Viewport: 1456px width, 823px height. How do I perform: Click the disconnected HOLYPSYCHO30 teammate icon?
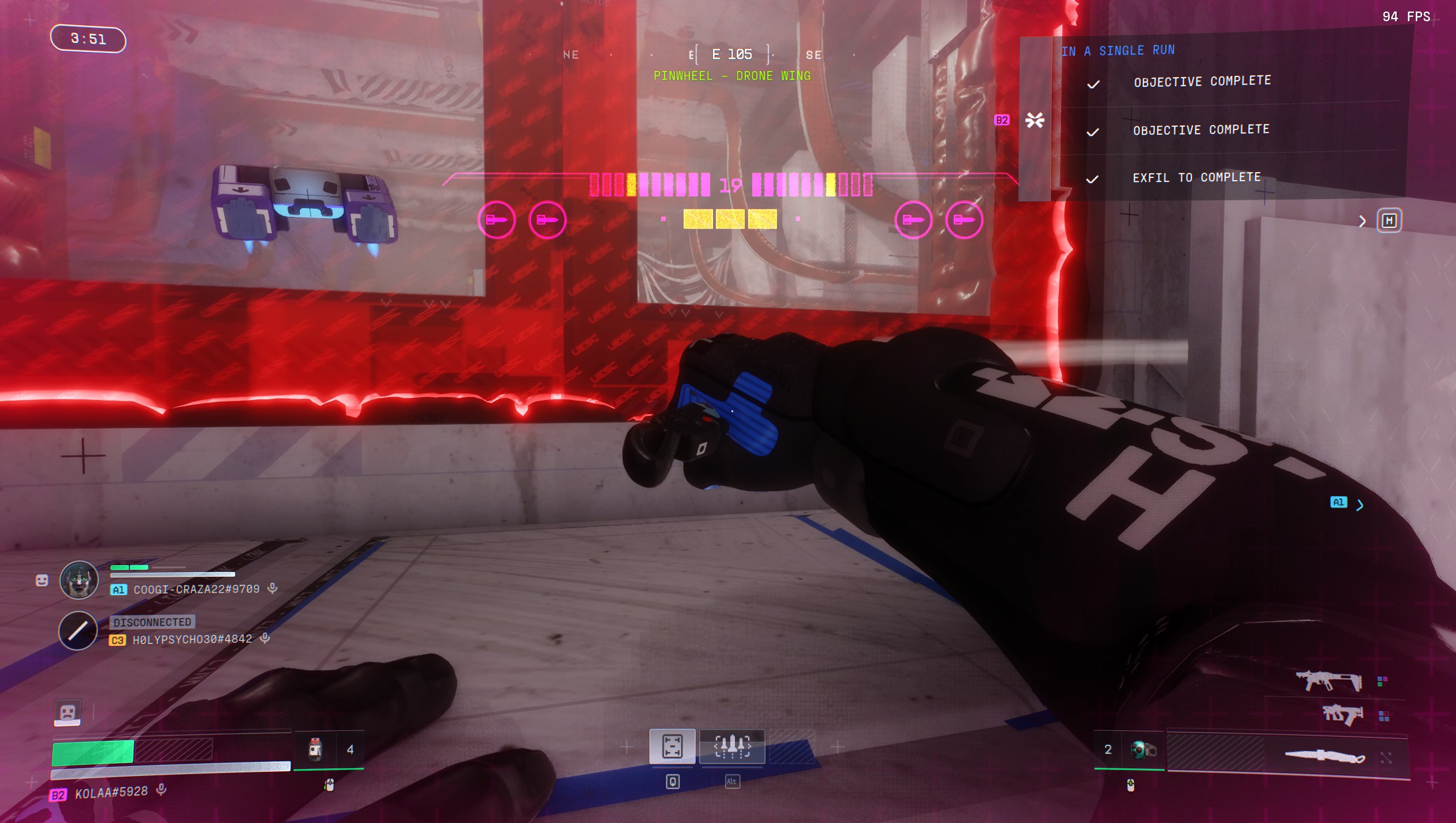point(78,631)
